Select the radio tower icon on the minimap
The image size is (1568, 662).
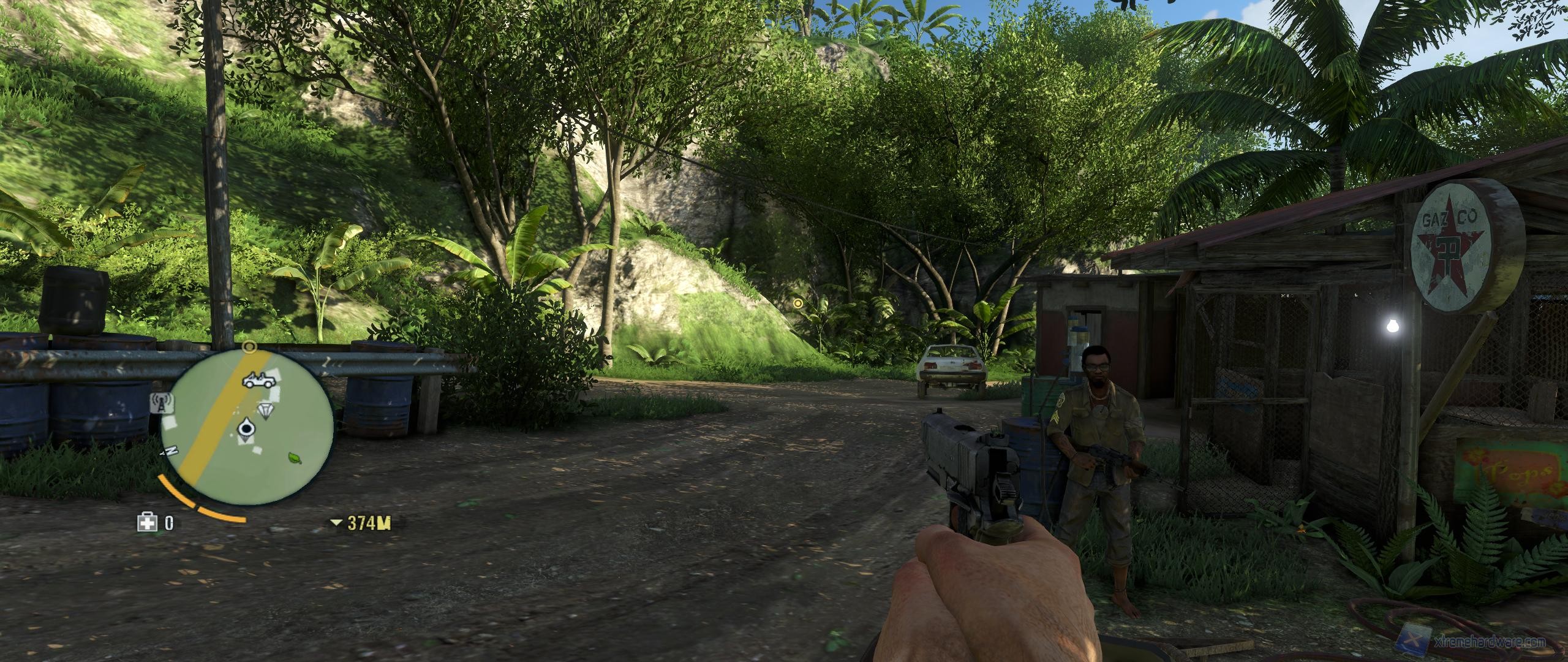coord(162,402)
